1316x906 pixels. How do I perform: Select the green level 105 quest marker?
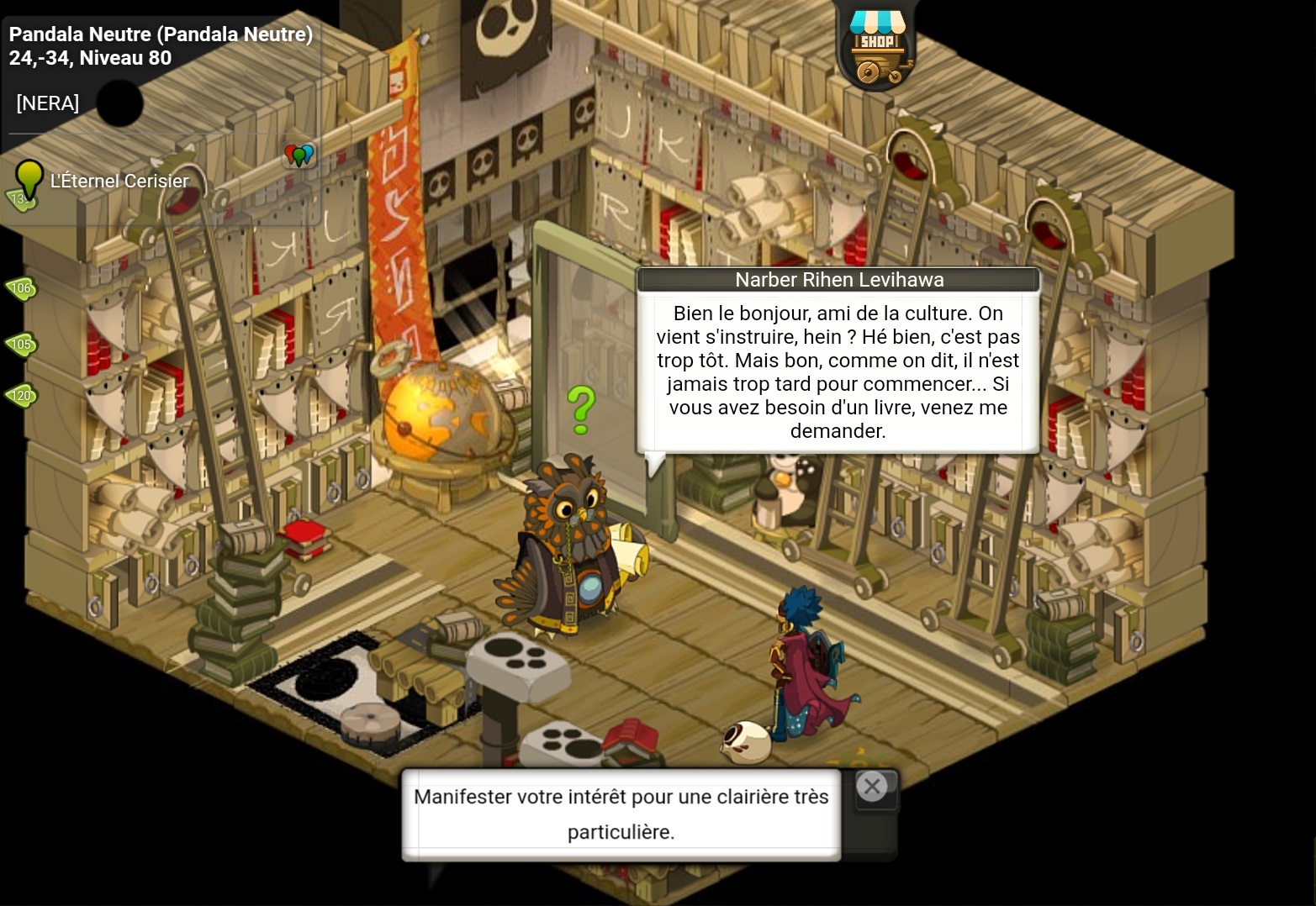pyautogui.click(x=21, y=344)
